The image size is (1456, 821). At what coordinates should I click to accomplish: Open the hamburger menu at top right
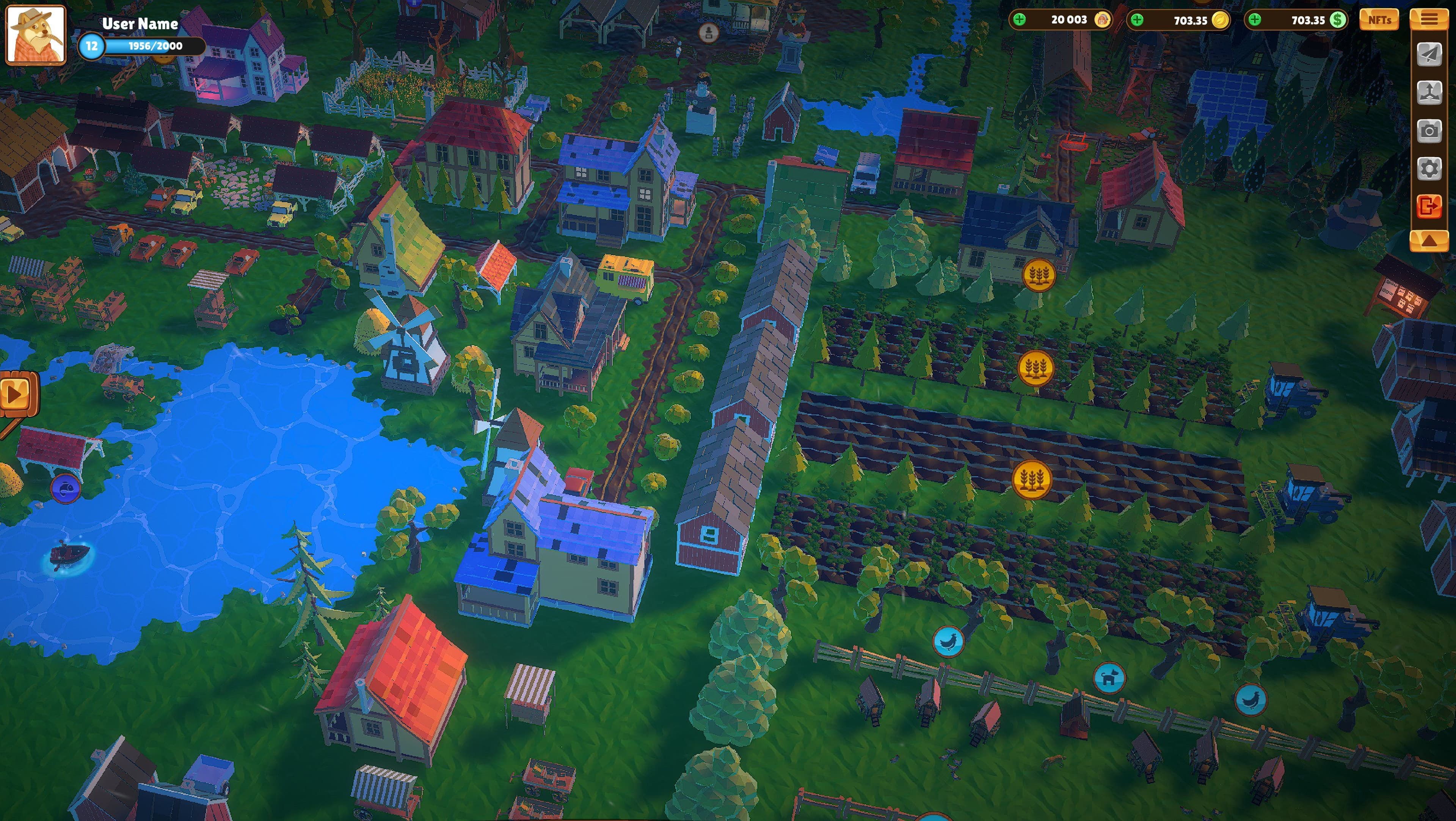1431,19
